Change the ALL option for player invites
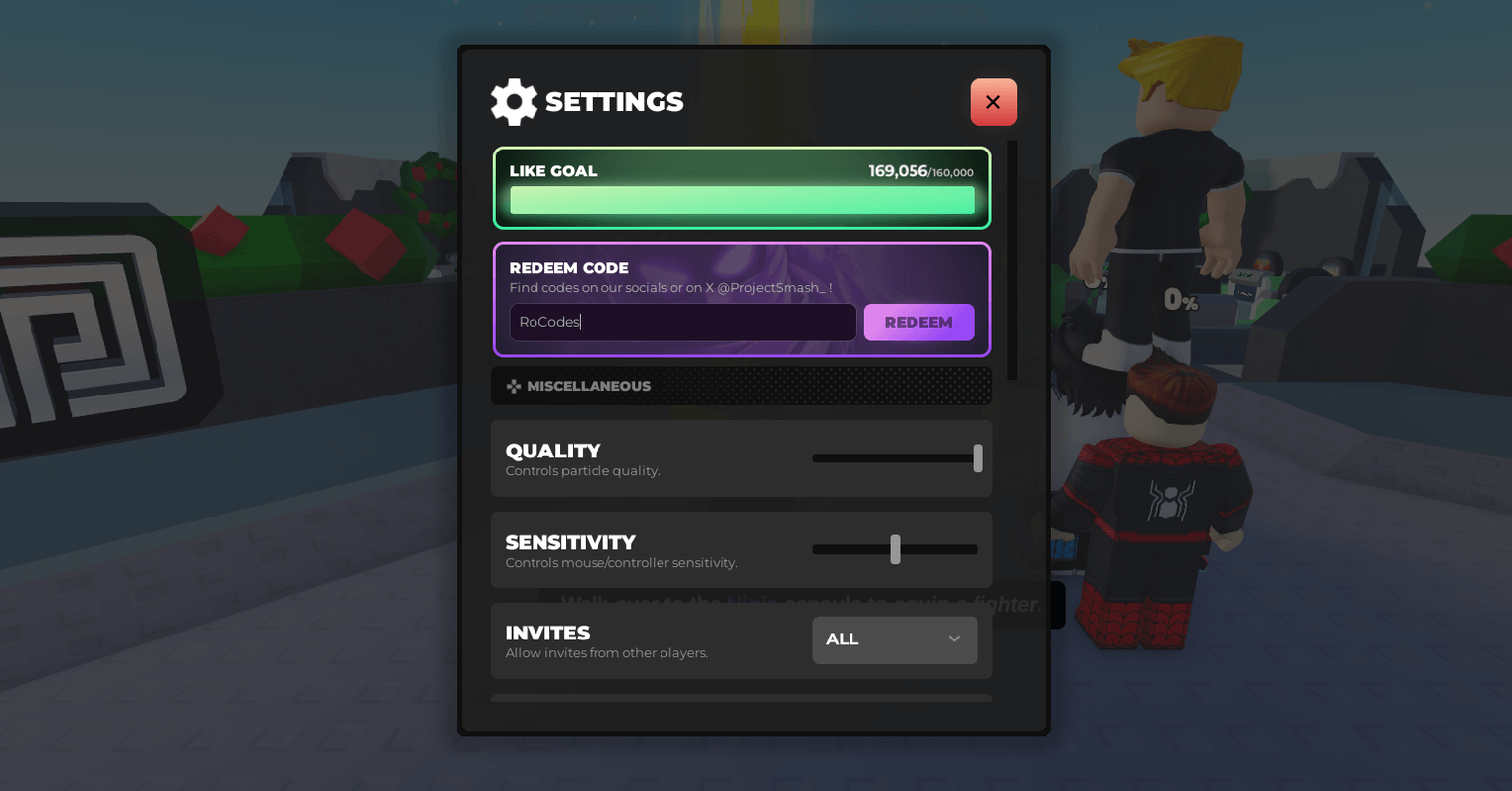This screenshot has height=791, width=1512. coord(894,639)
